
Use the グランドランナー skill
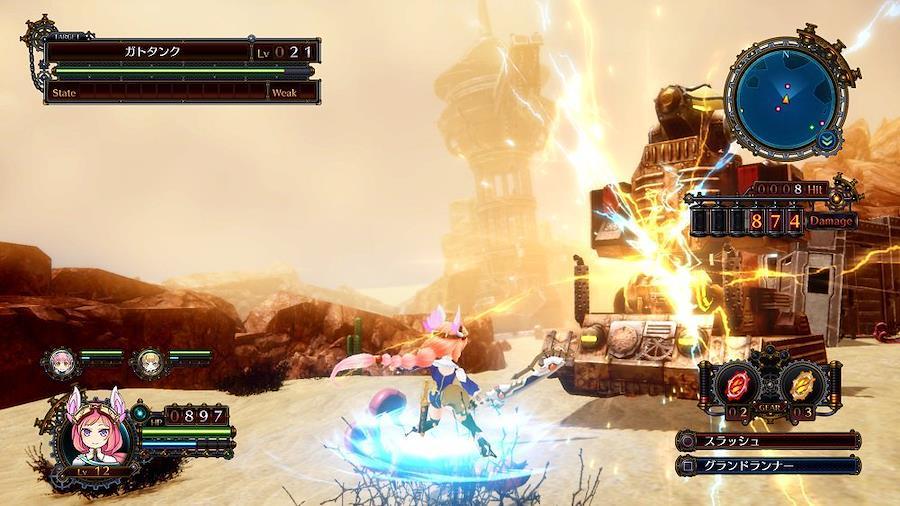[x=768, y=464]
